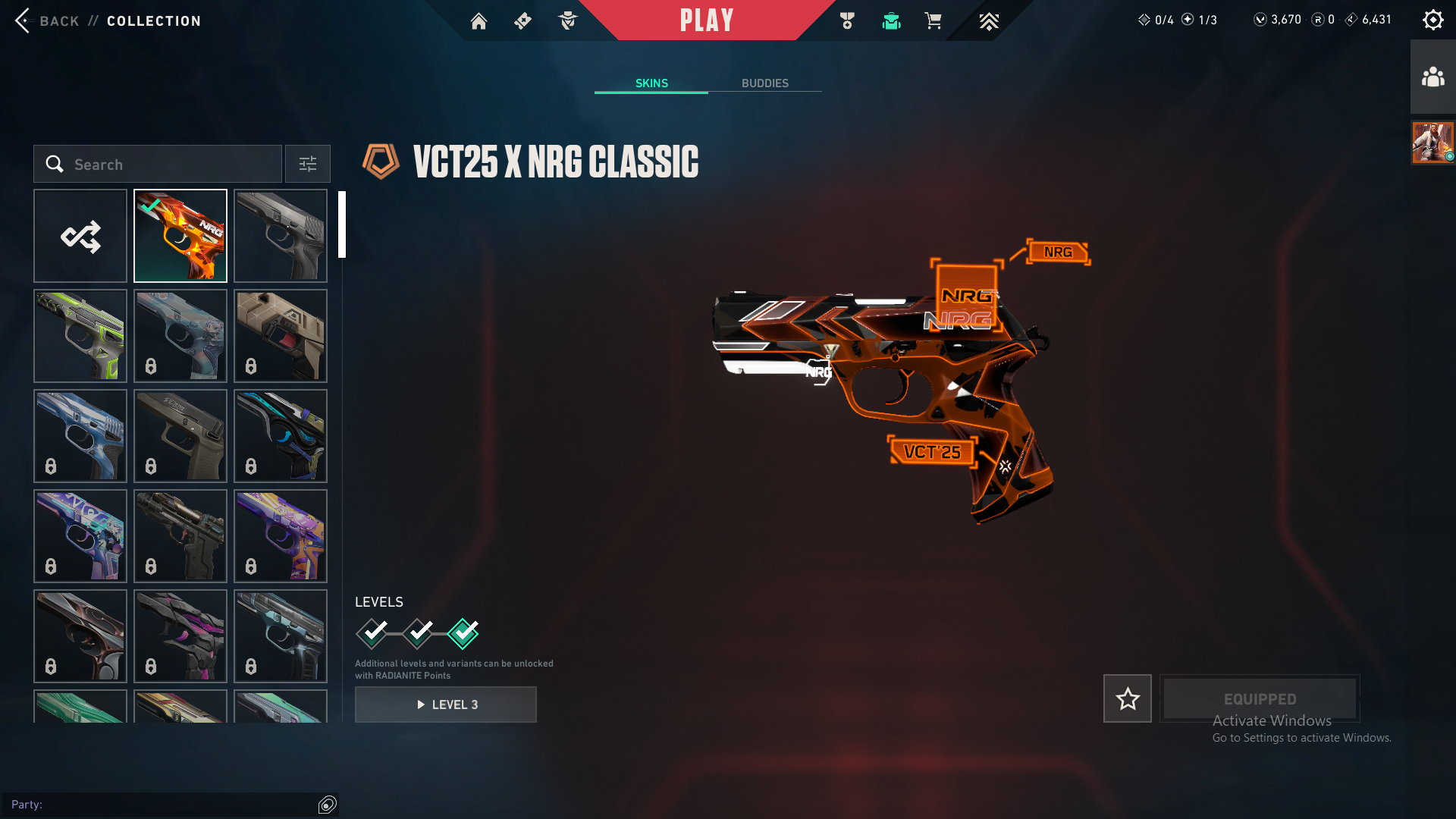Image resolution: width=1456 pixels, height=819 pixels.
Task: Select the Skins tab
Action: [651, 83]
